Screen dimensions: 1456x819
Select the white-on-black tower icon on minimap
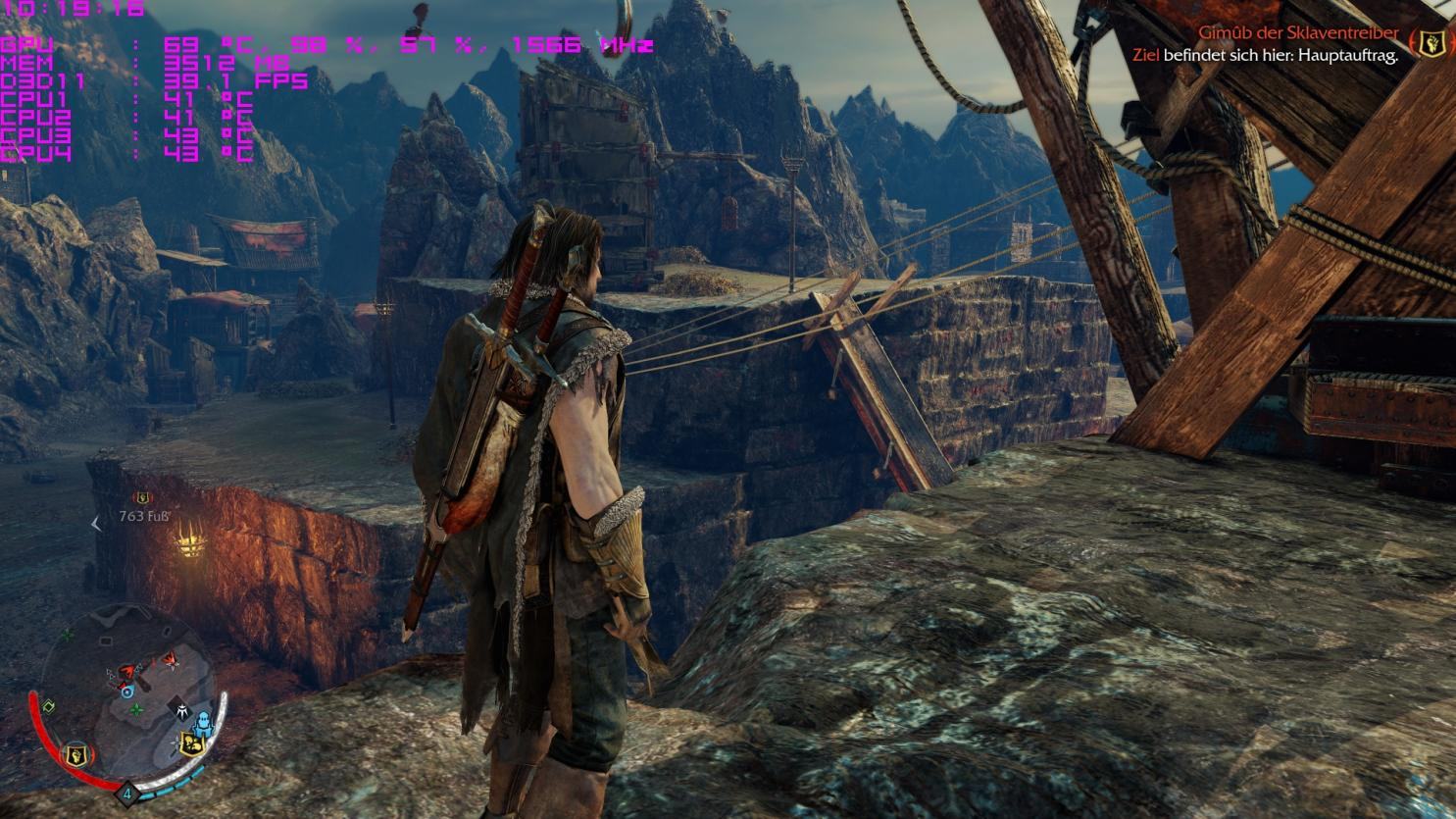tap(181, 709)
